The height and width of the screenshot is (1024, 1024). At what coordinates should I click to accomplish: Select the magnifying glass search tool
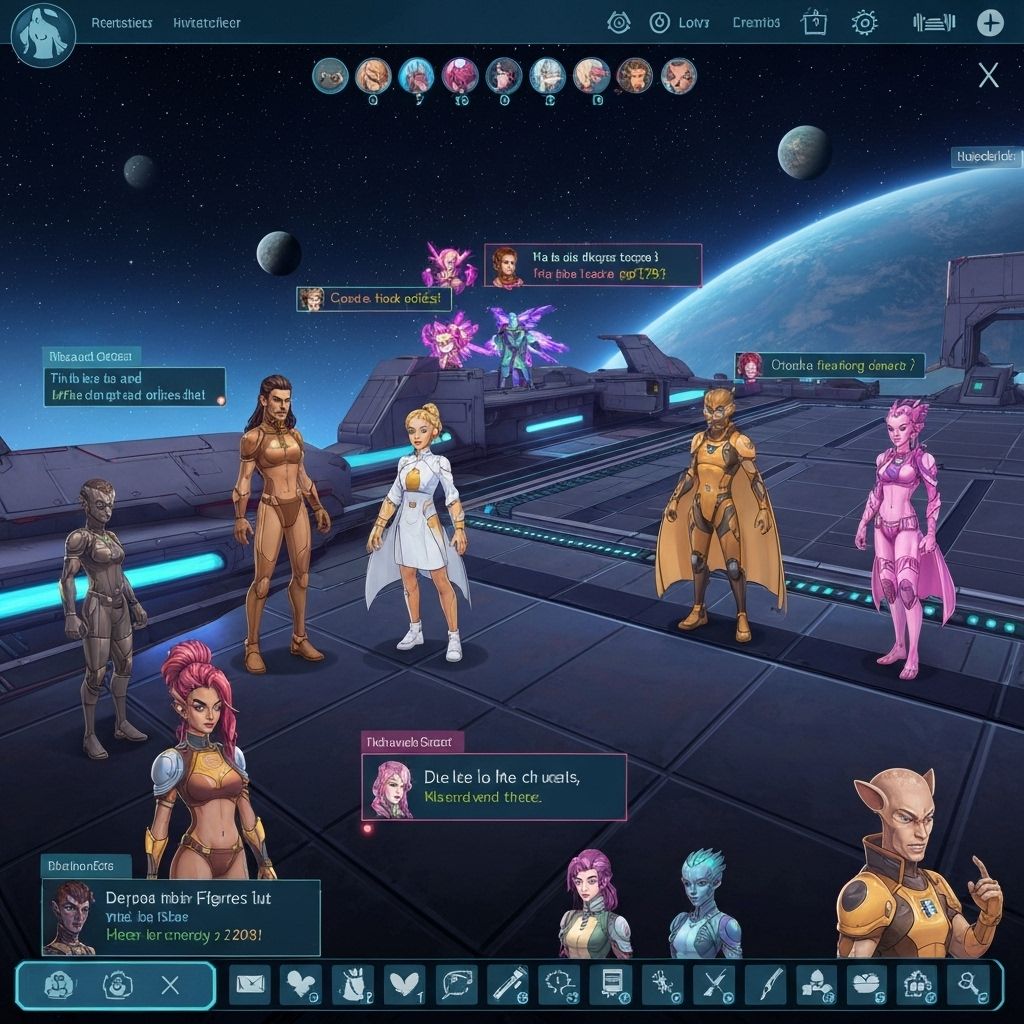(x=968, y=985)
